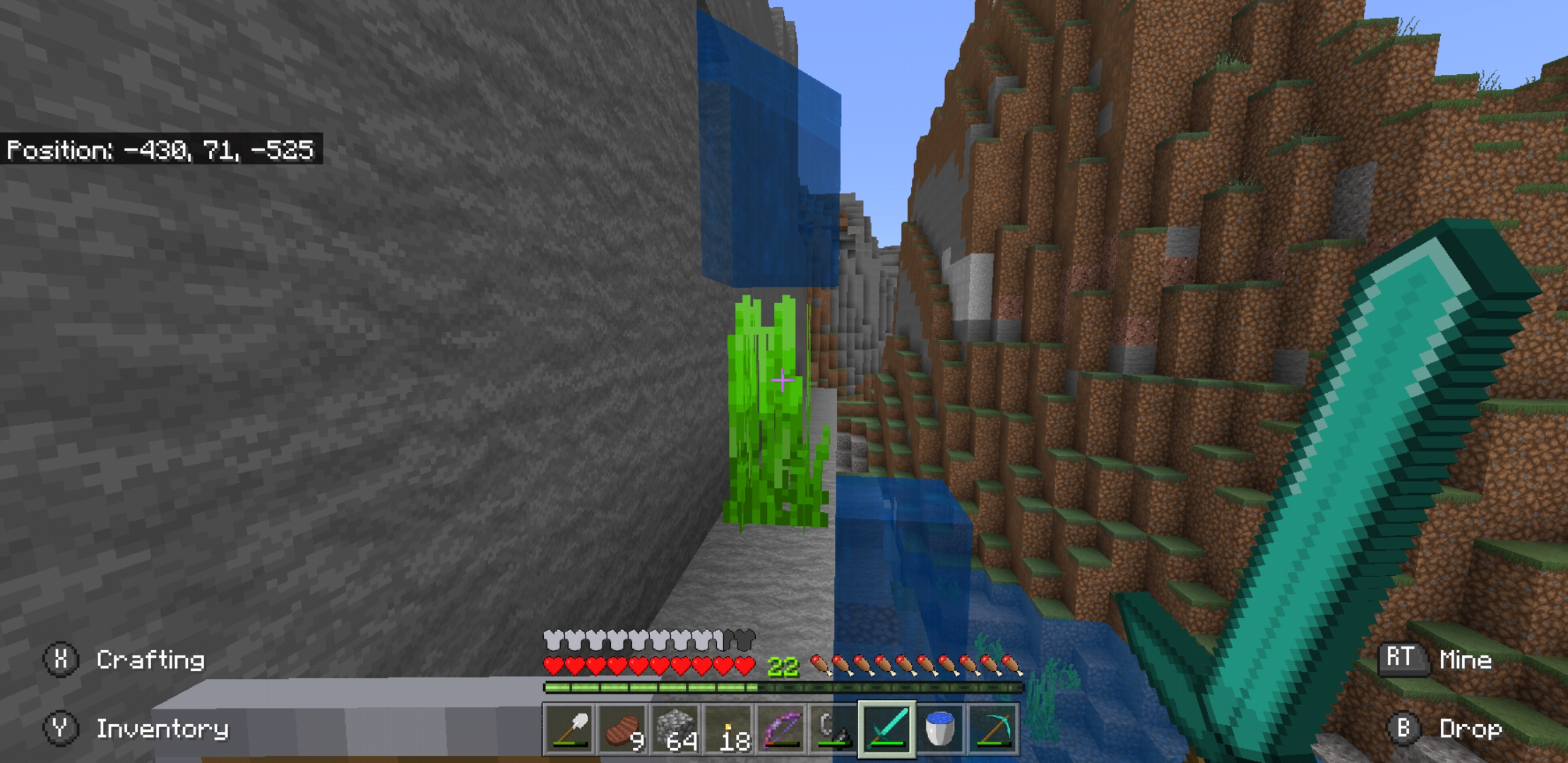Click the Position coordinates display

pos(162,148)
